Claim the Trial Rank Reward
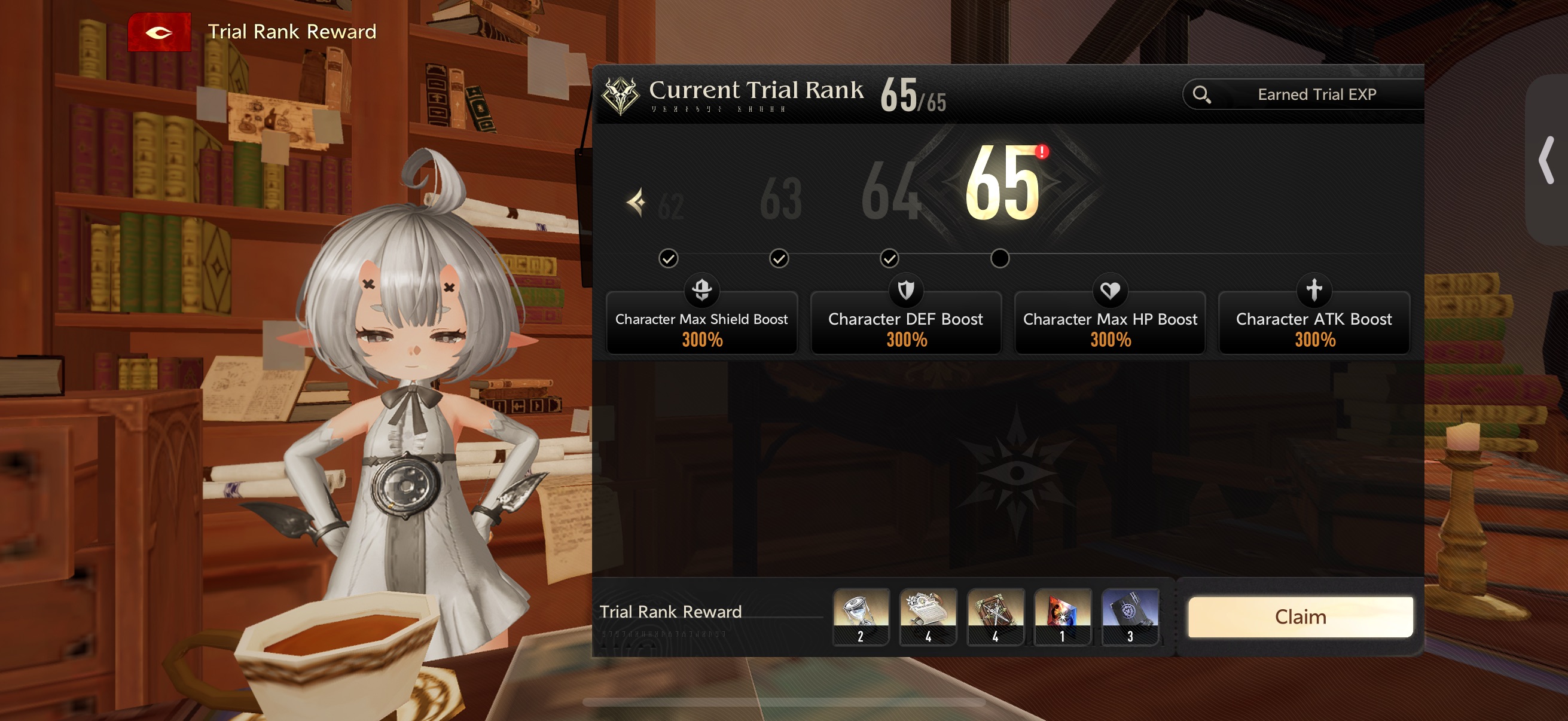The width and height of the screenshot is (1568, 721). pos(1299,616)
